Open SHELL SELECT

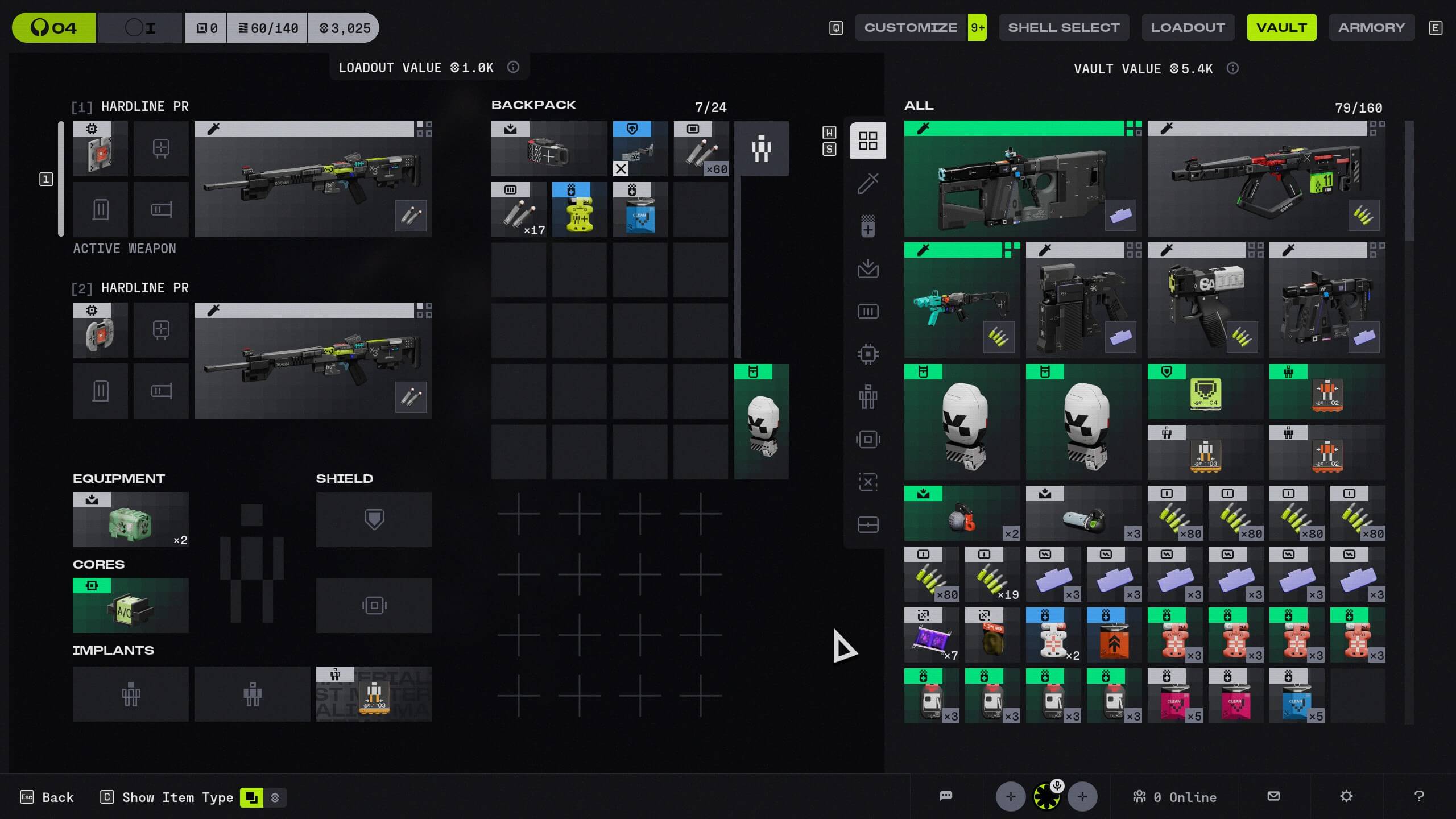point(1064,27)
